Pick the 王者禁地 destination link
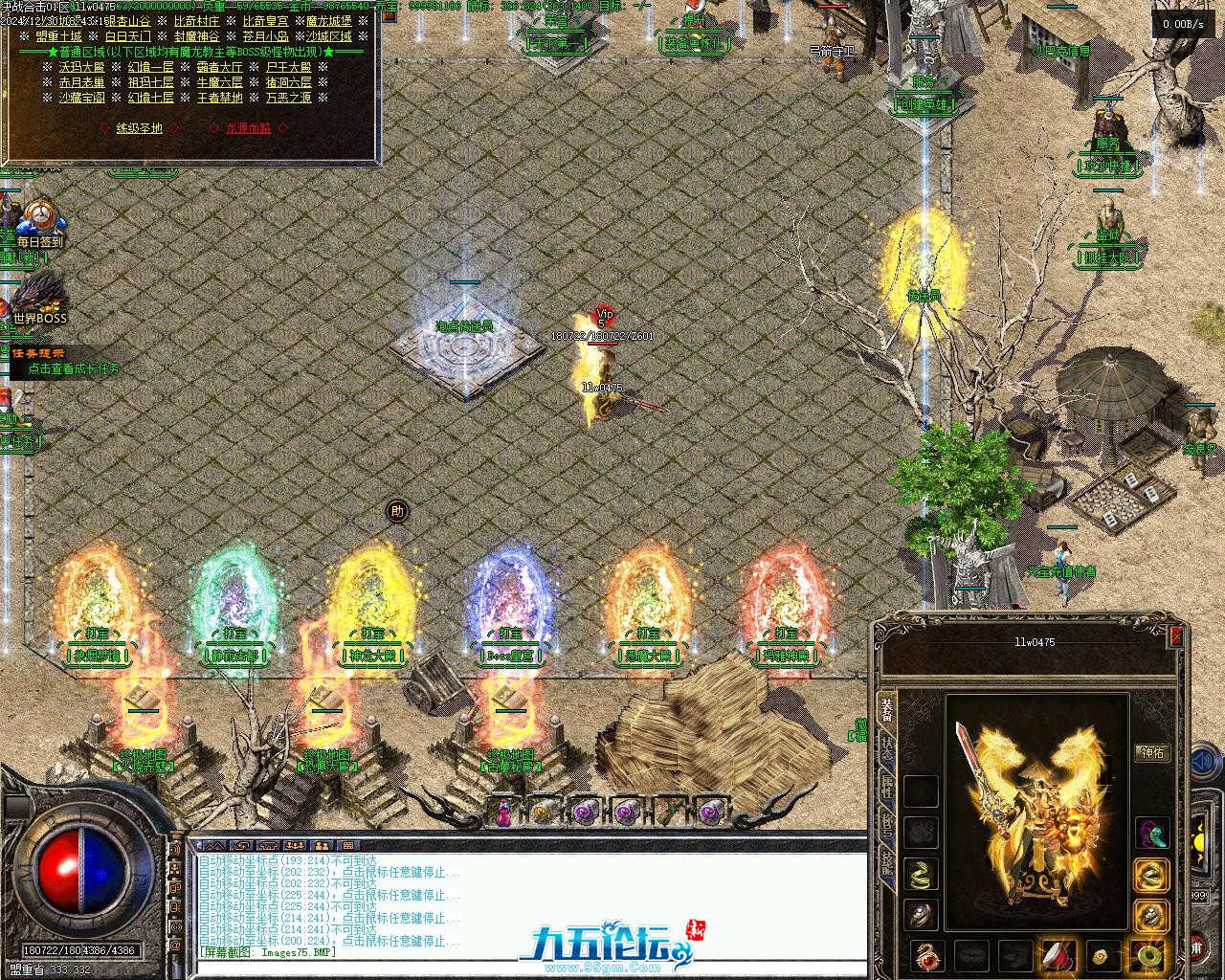Image resolution: width=1225 pixels, height=980 pixels. 220,98
